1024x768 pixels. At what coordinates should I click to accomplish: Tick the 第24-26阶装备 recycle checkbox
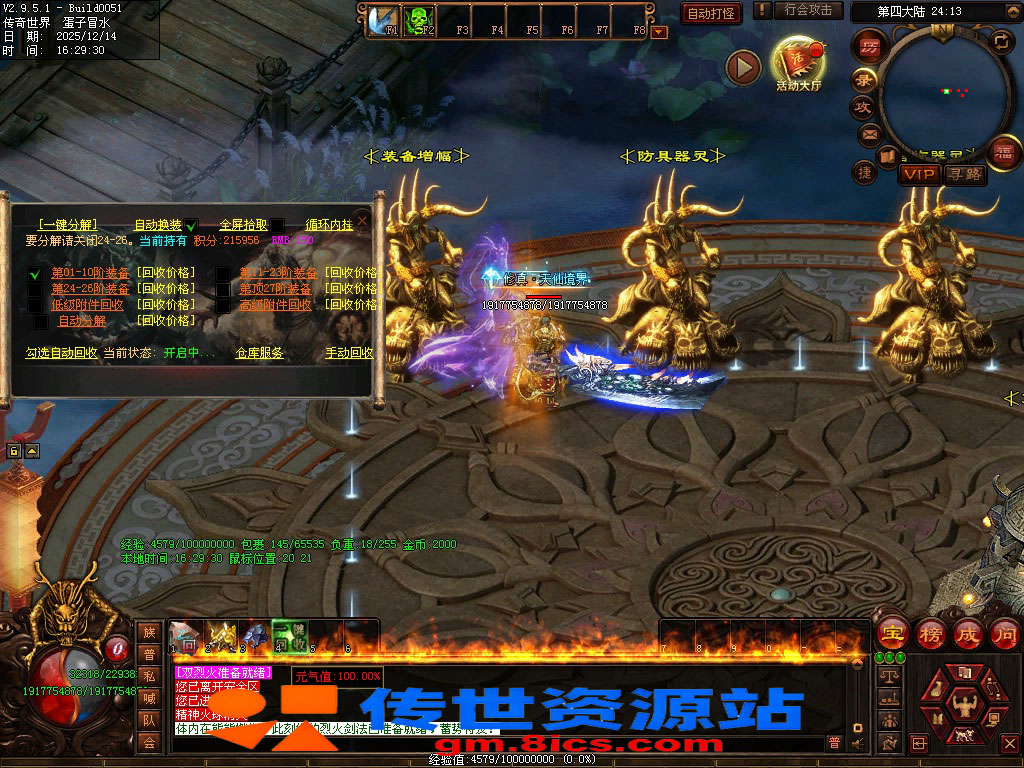[x=35, y=289]
